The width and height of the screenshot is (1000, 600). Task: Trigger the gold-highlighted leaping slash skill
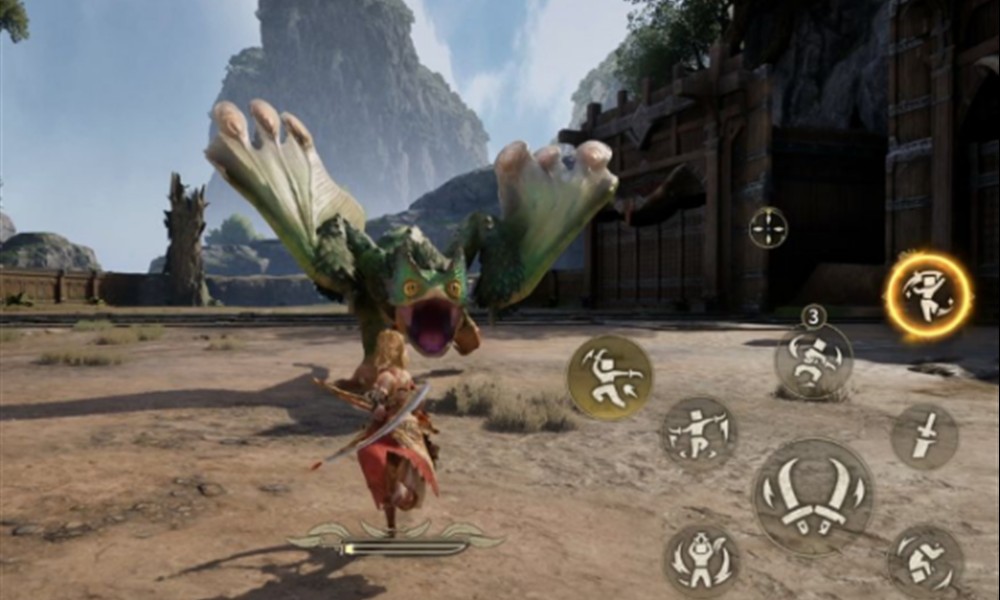click(x=609, y=377)
